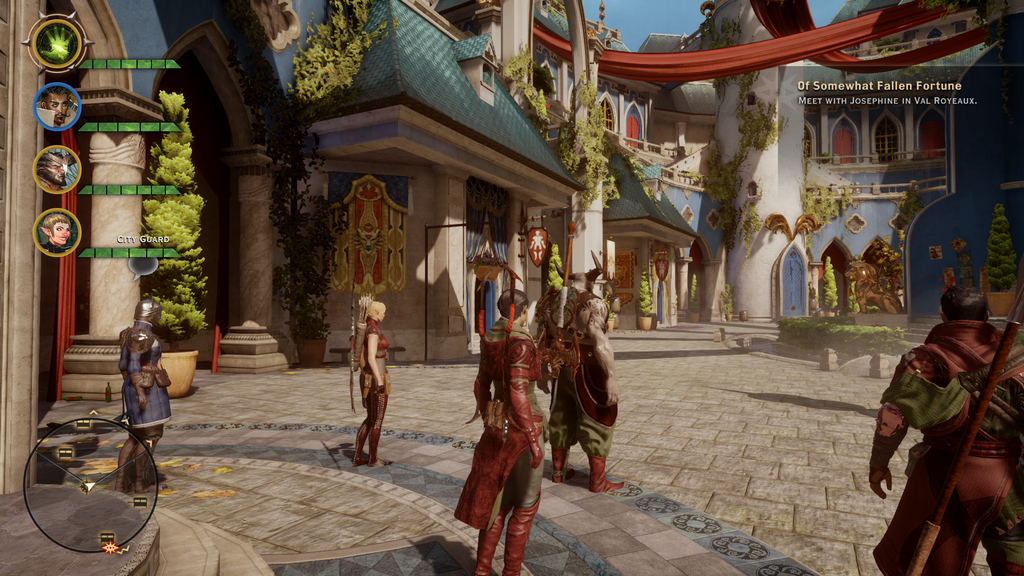Screen dimensions: 1024x576
Task: Switch to Sera's blonde elf portrait
Action: [57, 232]
